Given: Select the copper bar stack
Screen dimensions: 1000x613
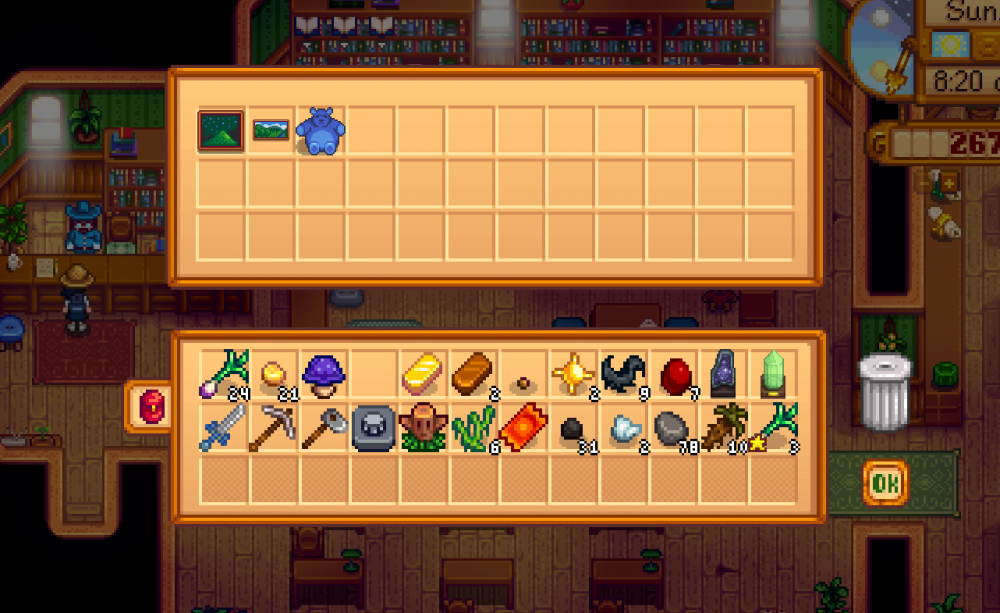Looking at the screenshot, I should tap(474, 374).
